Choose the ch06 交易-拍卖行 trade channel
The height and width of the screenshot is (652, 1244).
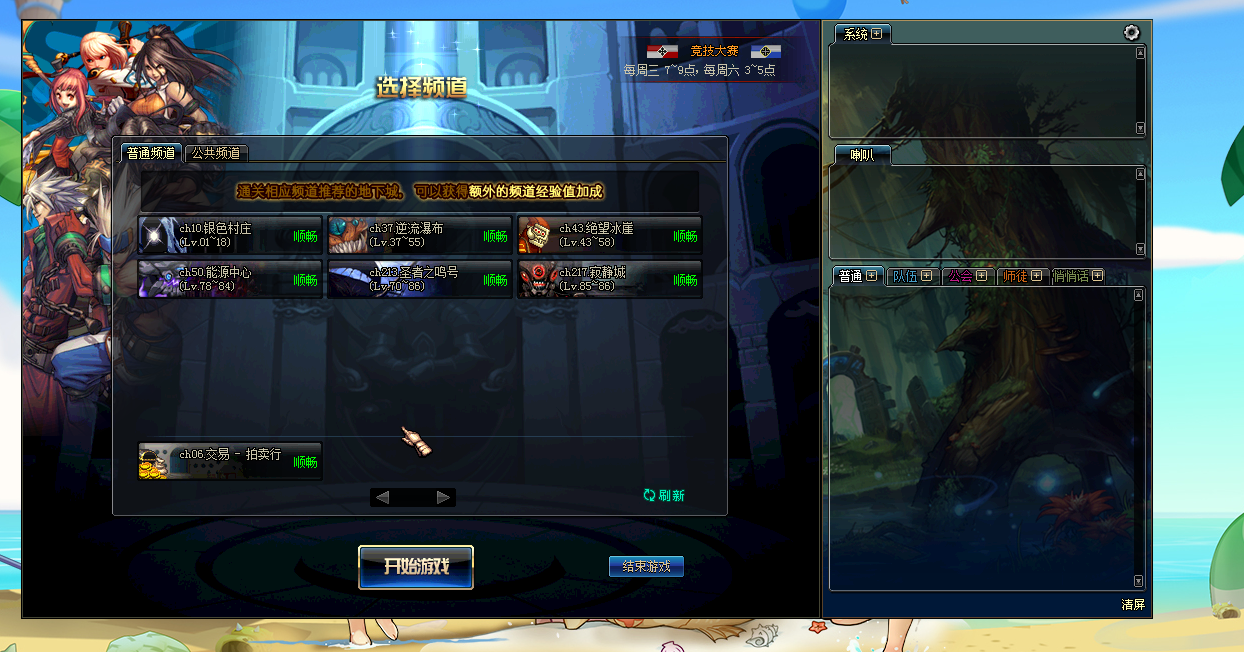coord(230,461)
